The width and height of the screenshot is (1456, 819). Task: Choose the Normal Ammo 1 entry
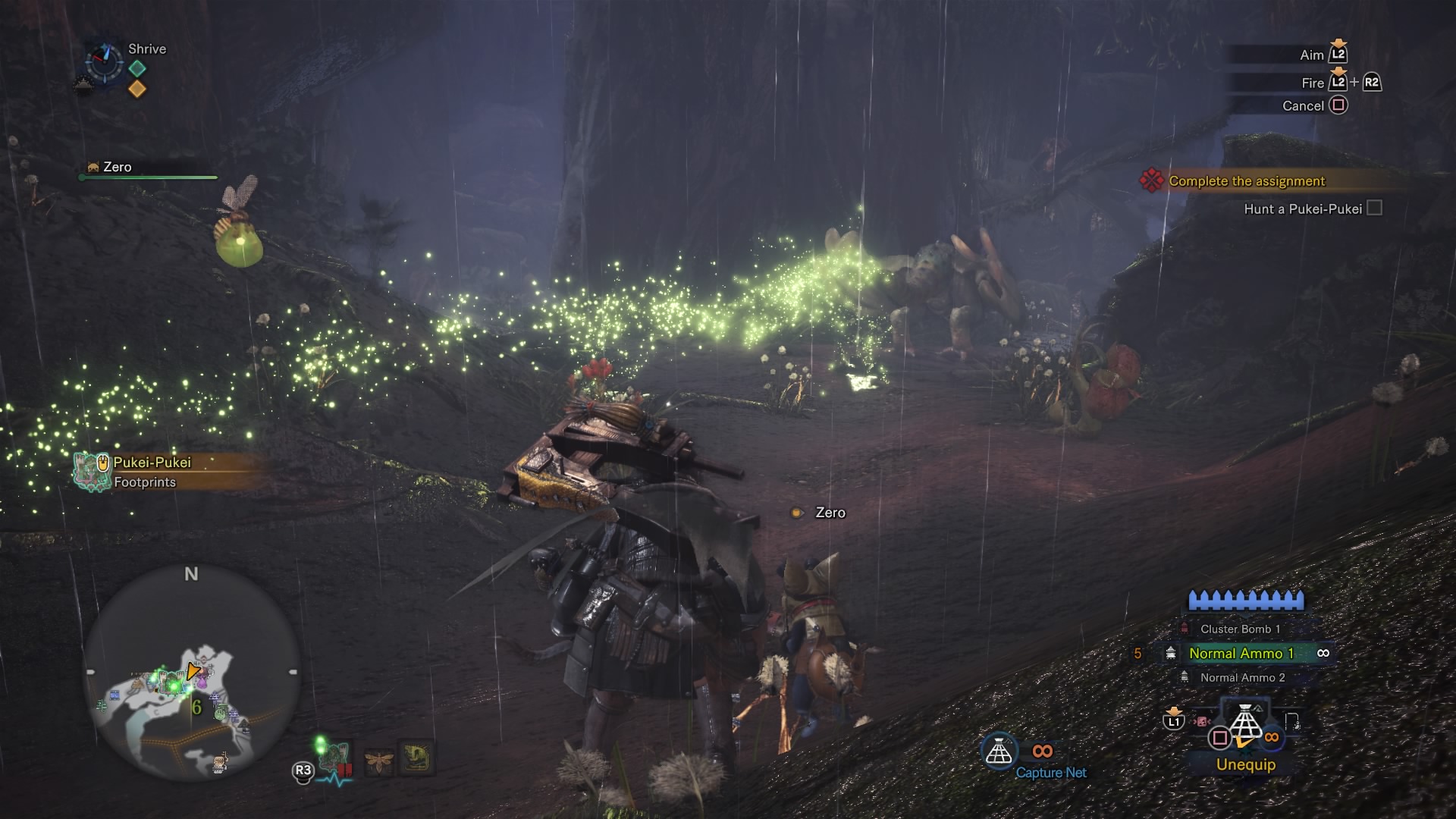tap(1241, 653)
